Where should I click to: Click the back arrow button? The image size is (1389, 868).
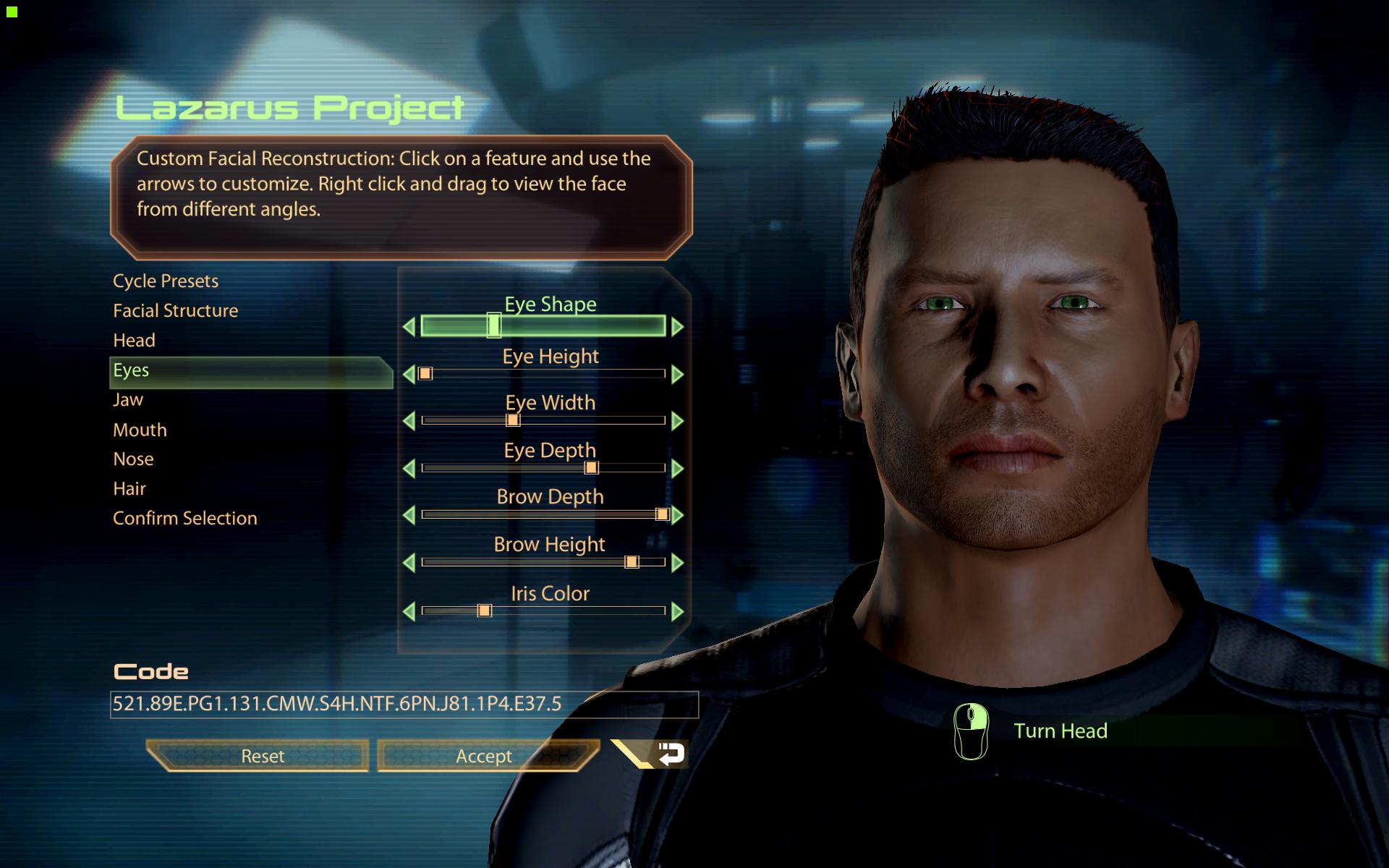click(x=670, y=754)
